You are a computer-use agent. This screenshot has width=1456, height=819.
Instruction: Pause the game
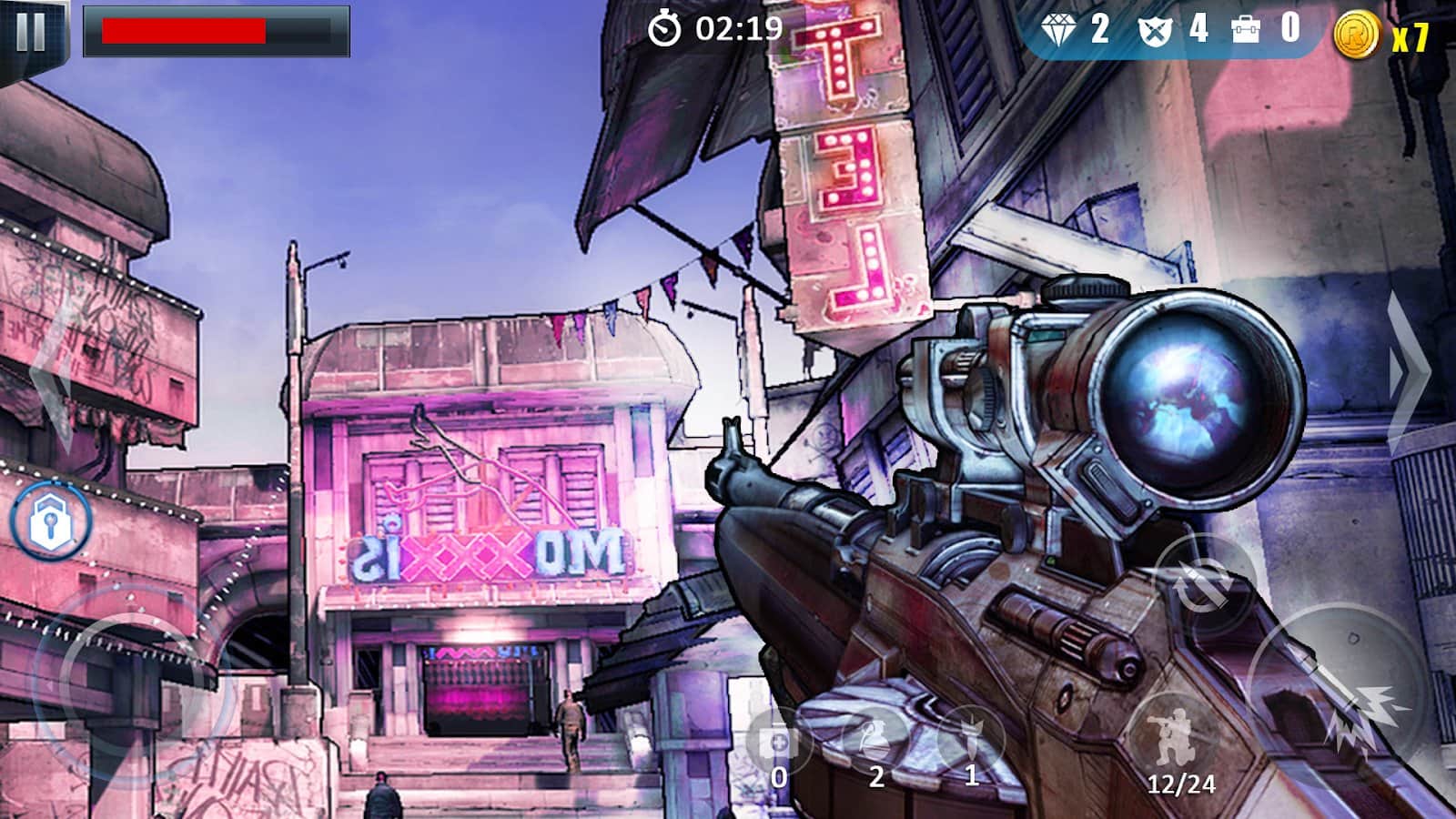coord(31,33)
